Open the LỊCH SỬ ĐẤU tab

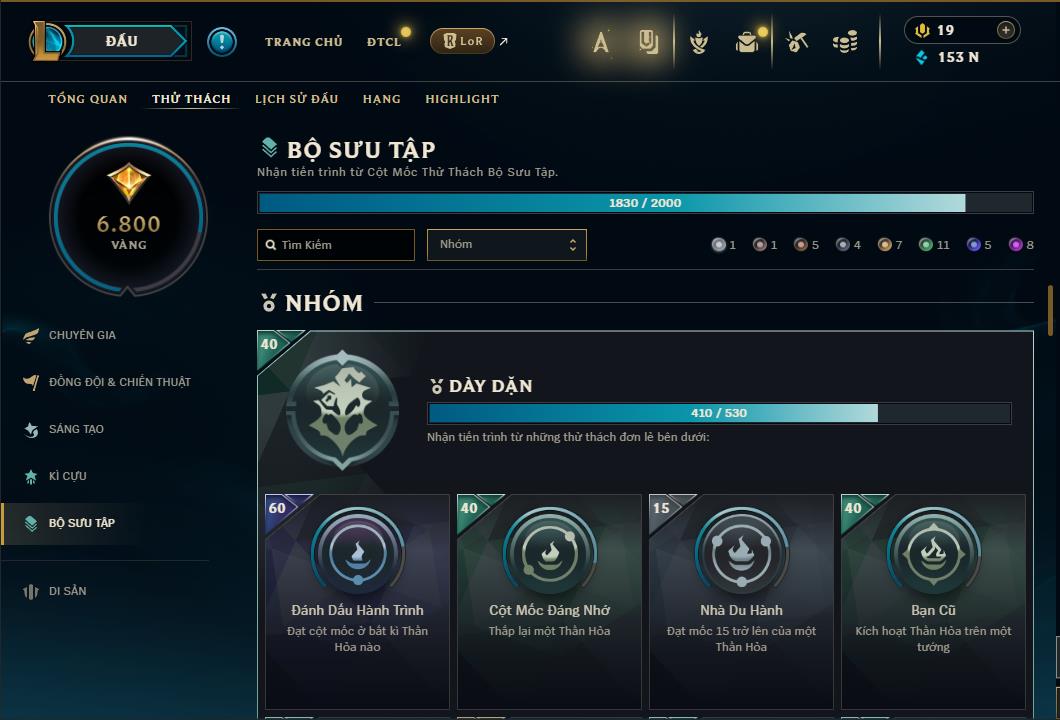[x=296, y=99]
